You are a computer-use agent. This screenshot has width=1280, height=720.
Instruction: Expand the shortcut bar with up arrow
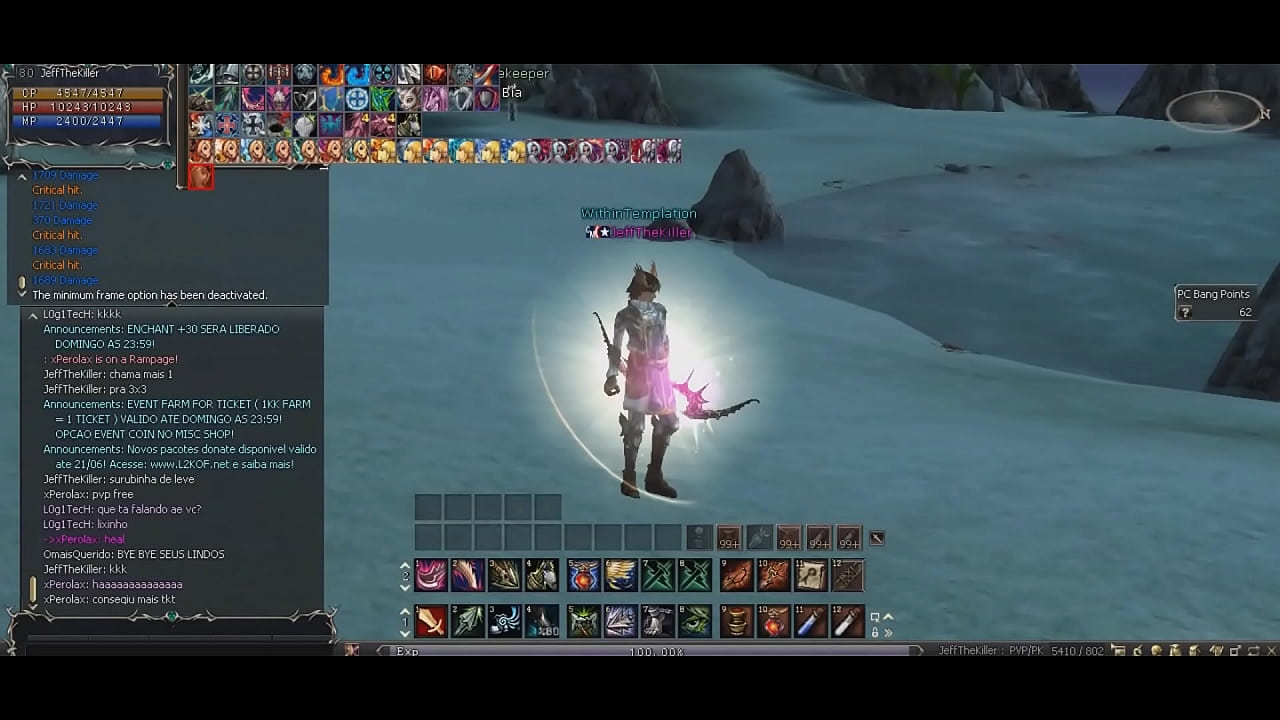pyautogui.click(x=888, y=618)
